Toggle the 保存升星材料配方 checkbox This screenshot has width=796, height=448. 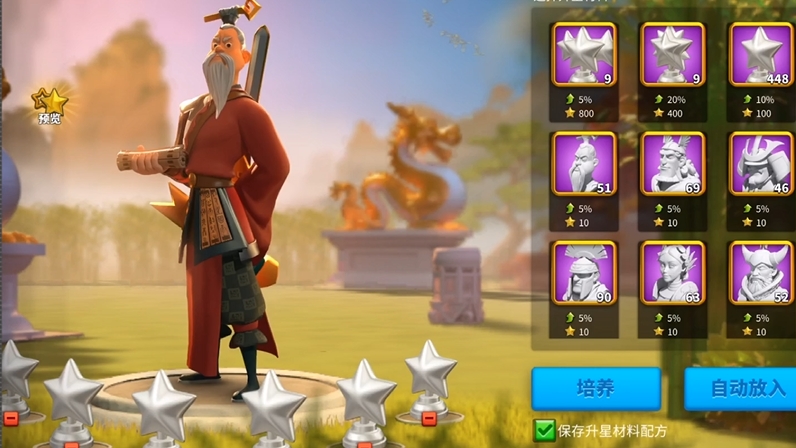click(544, 430)
